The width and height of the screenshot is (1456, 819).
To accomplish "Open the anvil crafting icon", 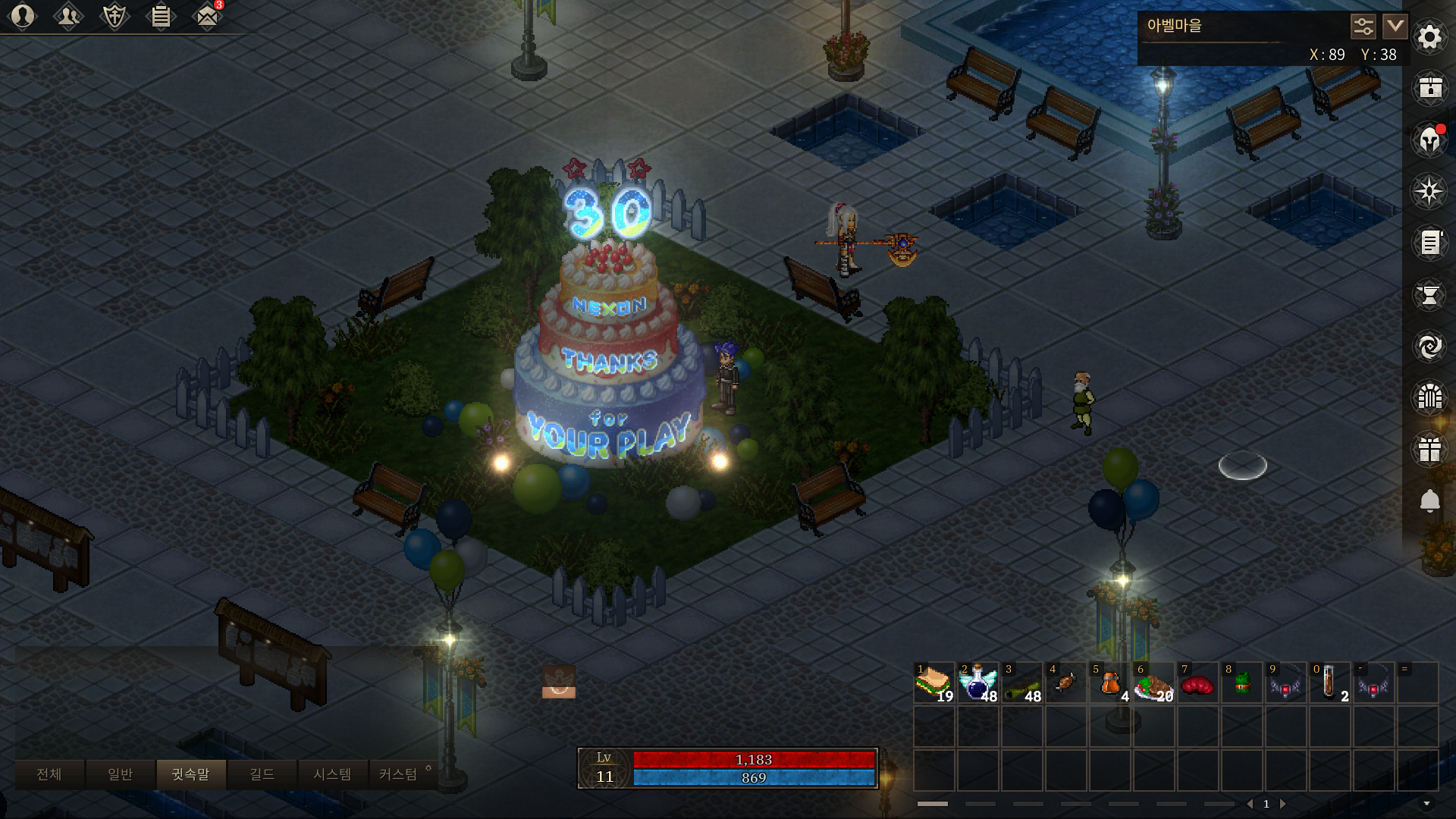I will point(1429,294).
